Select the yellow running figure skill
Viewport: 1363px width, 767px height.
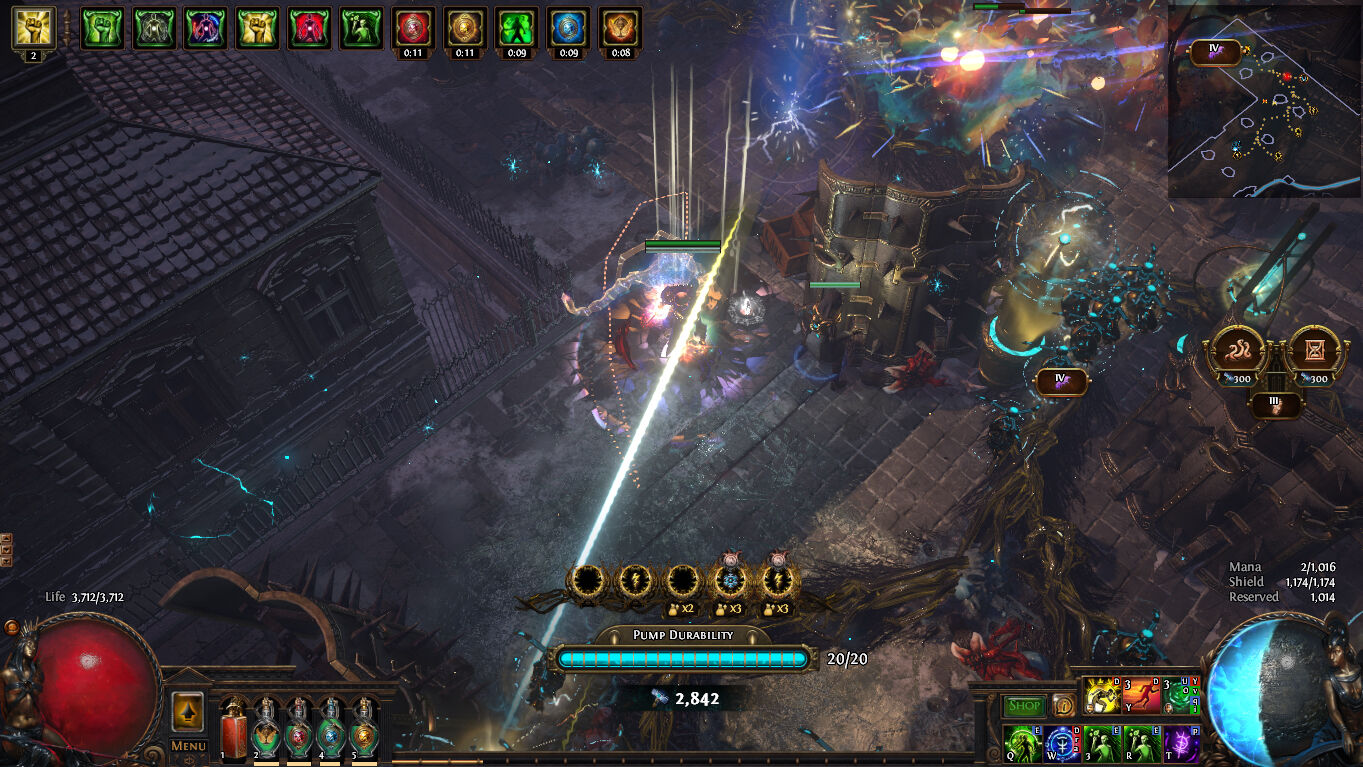pyautogui.click(x=1102, y=695)
